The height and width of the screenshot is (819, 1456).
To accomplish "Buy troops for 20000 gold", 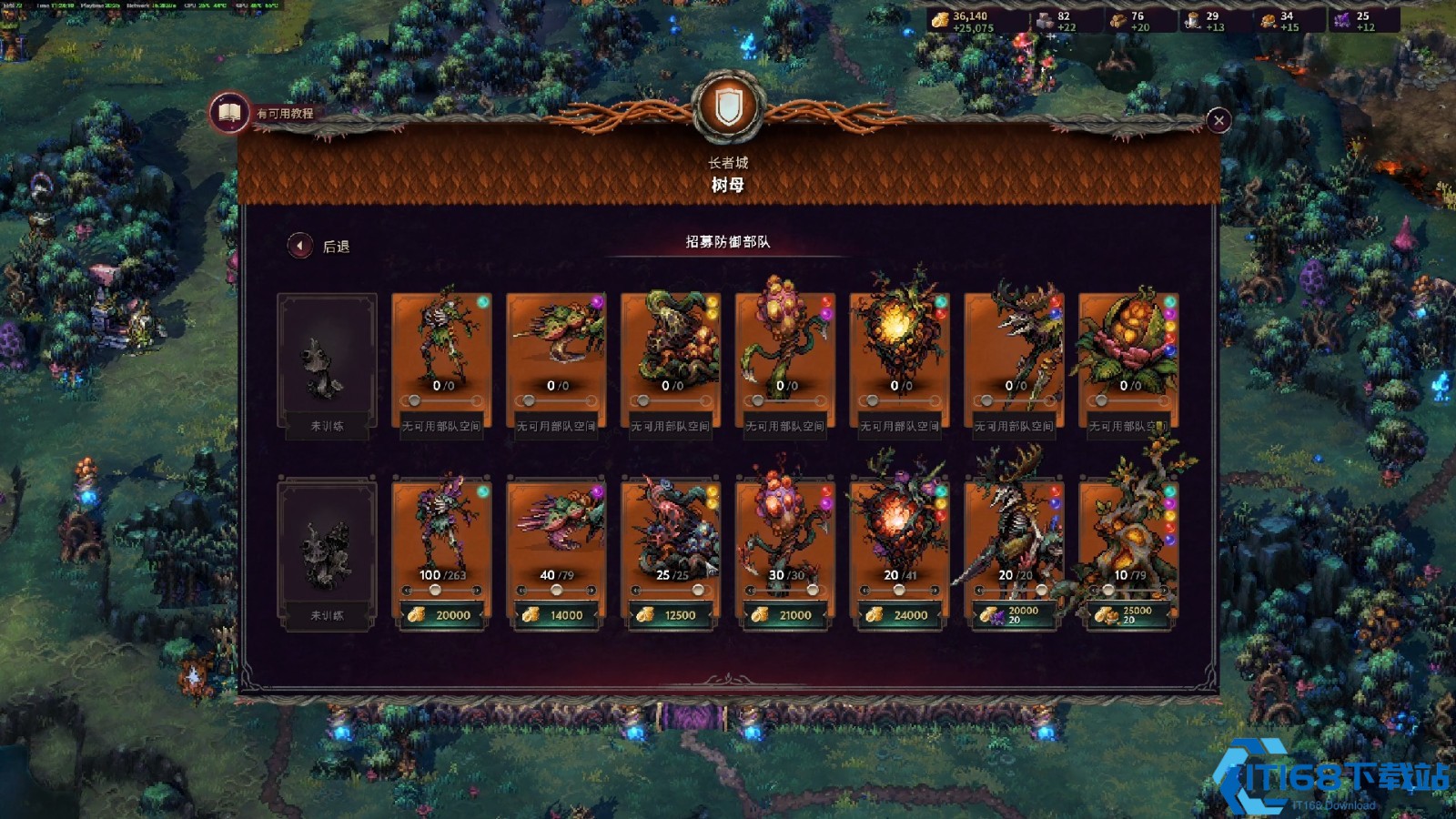I will point(442,615).
